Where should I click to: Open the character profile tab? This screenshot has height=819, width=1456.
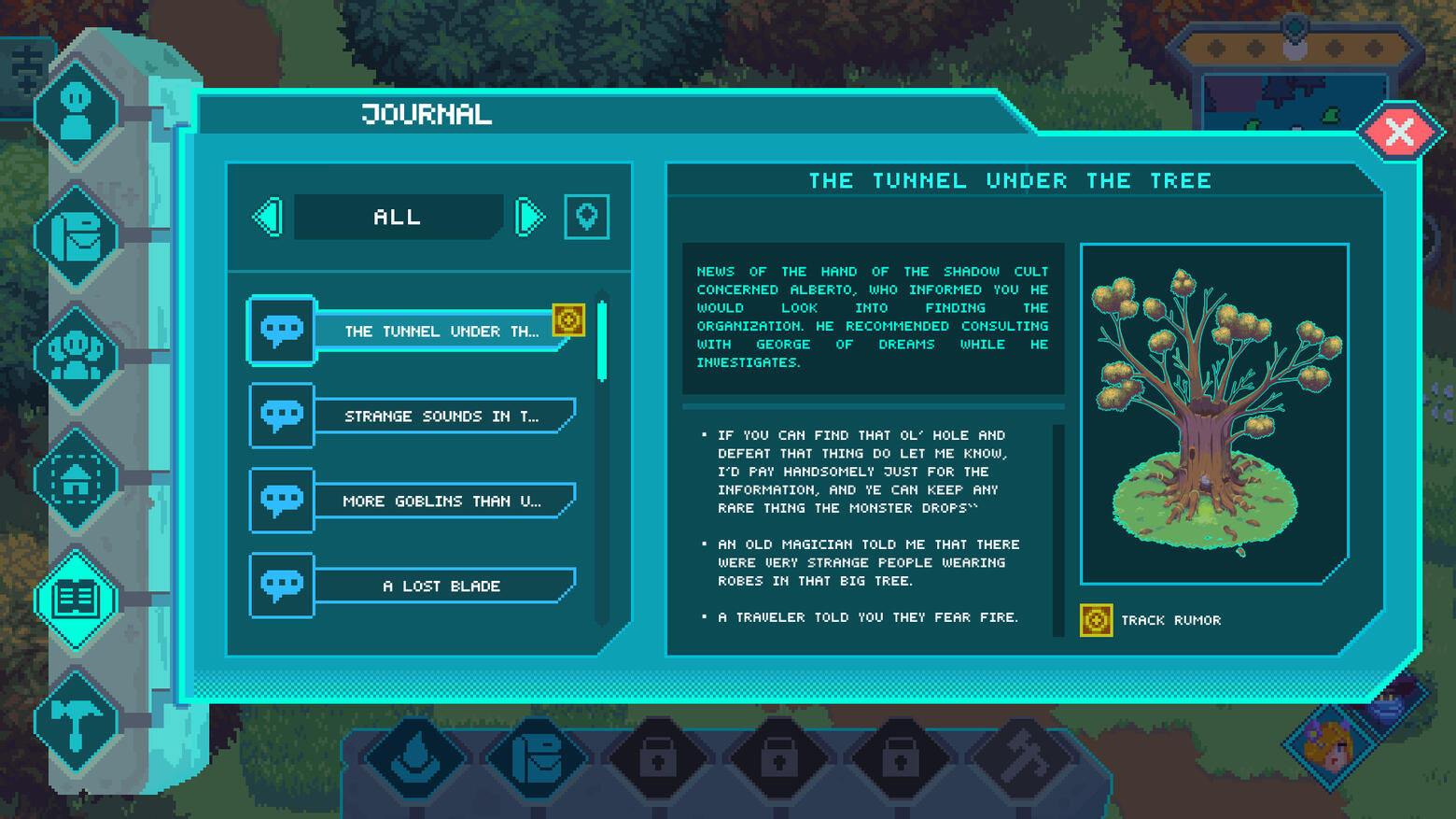77,114
